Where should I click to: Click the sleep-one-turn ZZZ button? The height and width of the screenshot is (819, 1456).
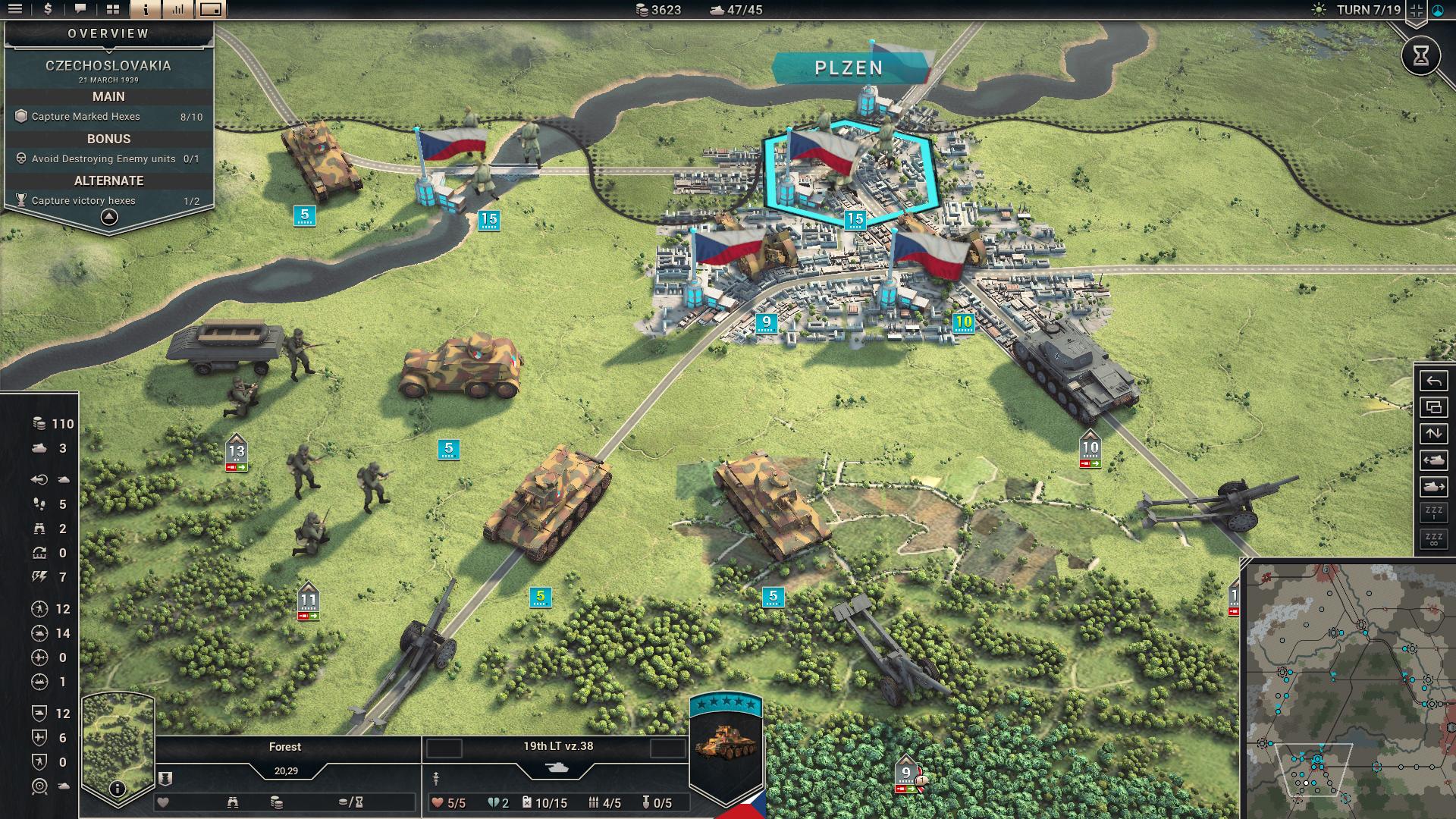pos(1433,512)
